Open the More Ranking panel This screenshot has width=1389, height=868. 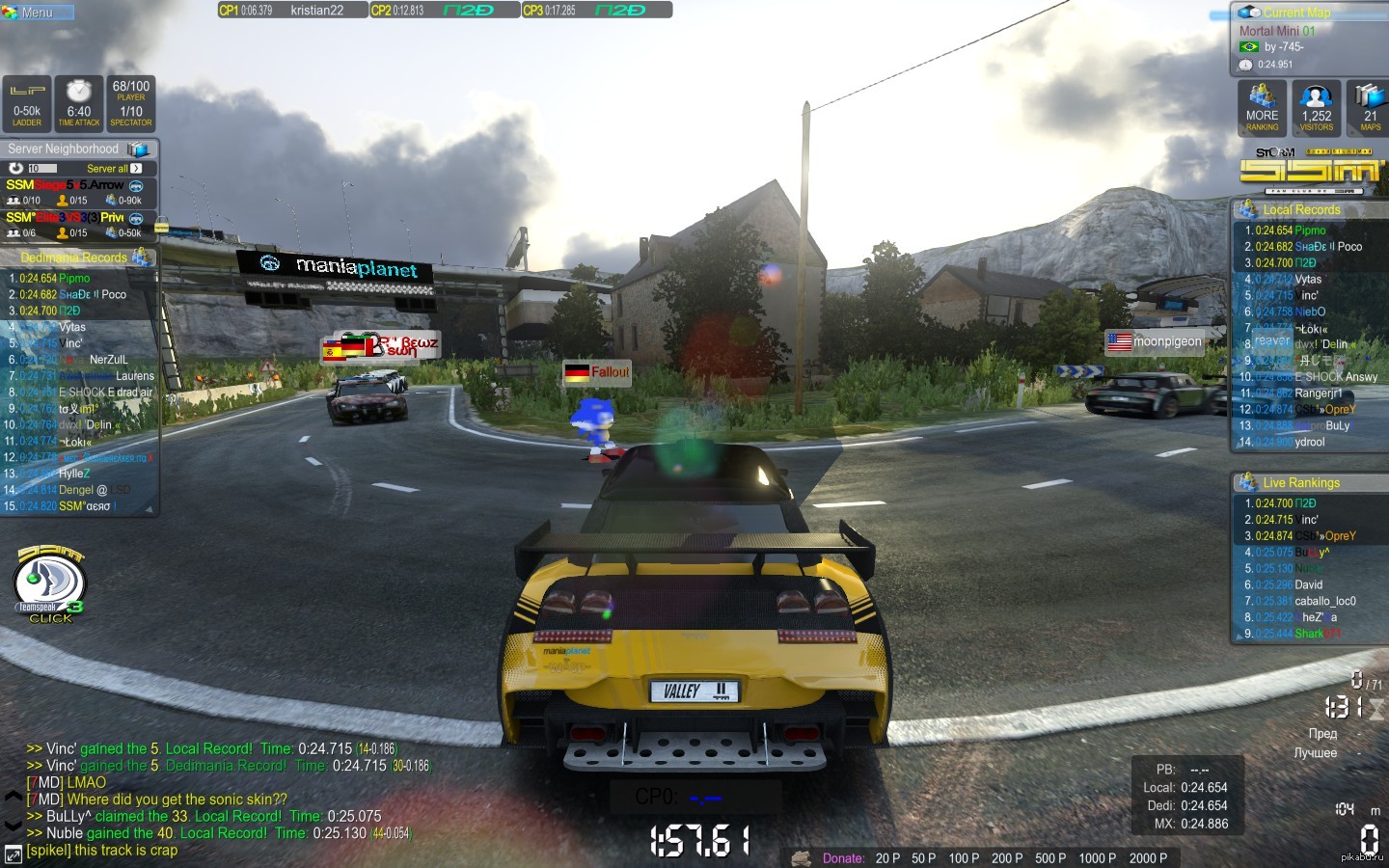[x=1262, y=108]
